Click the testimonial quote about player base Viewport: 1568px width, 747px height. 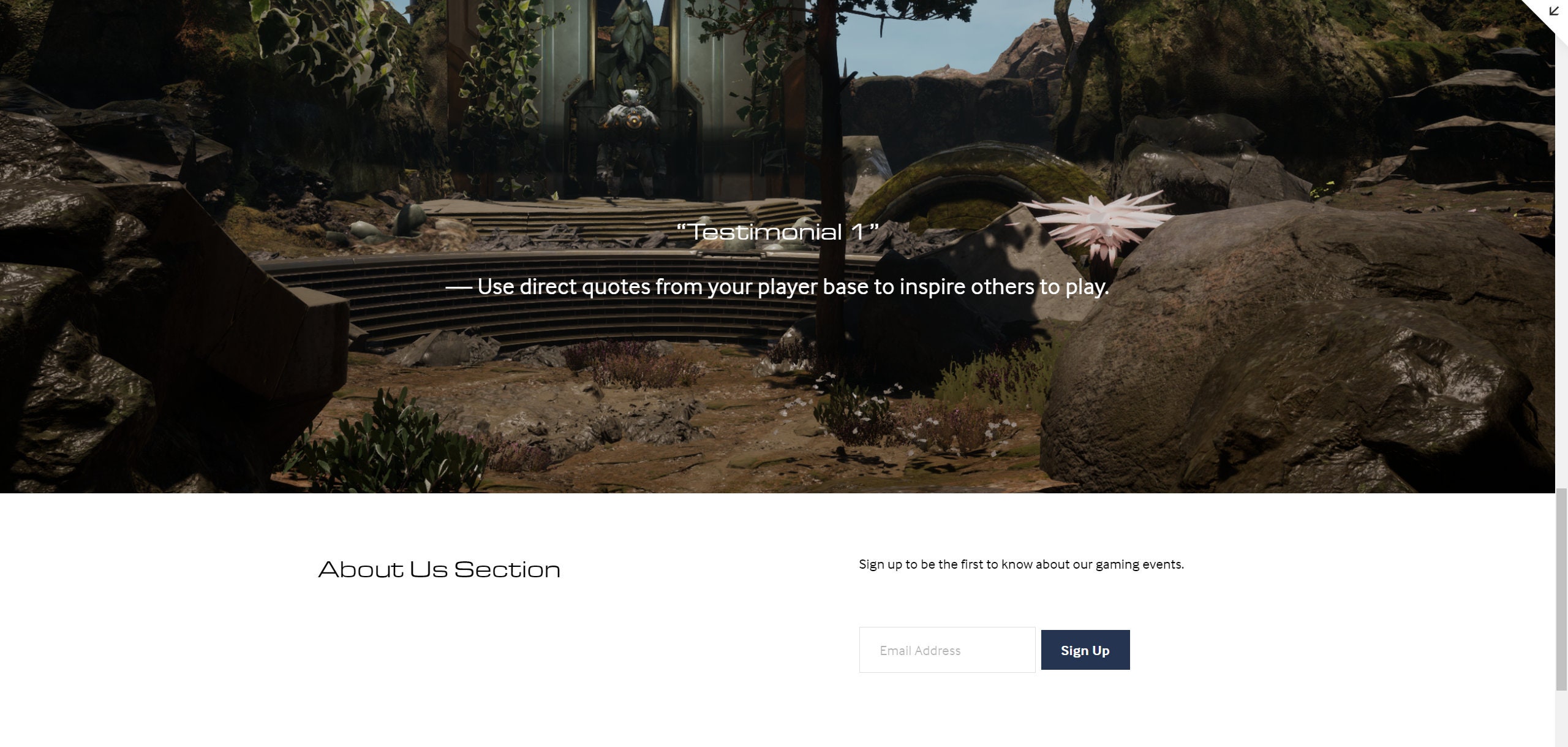(778, 286)
